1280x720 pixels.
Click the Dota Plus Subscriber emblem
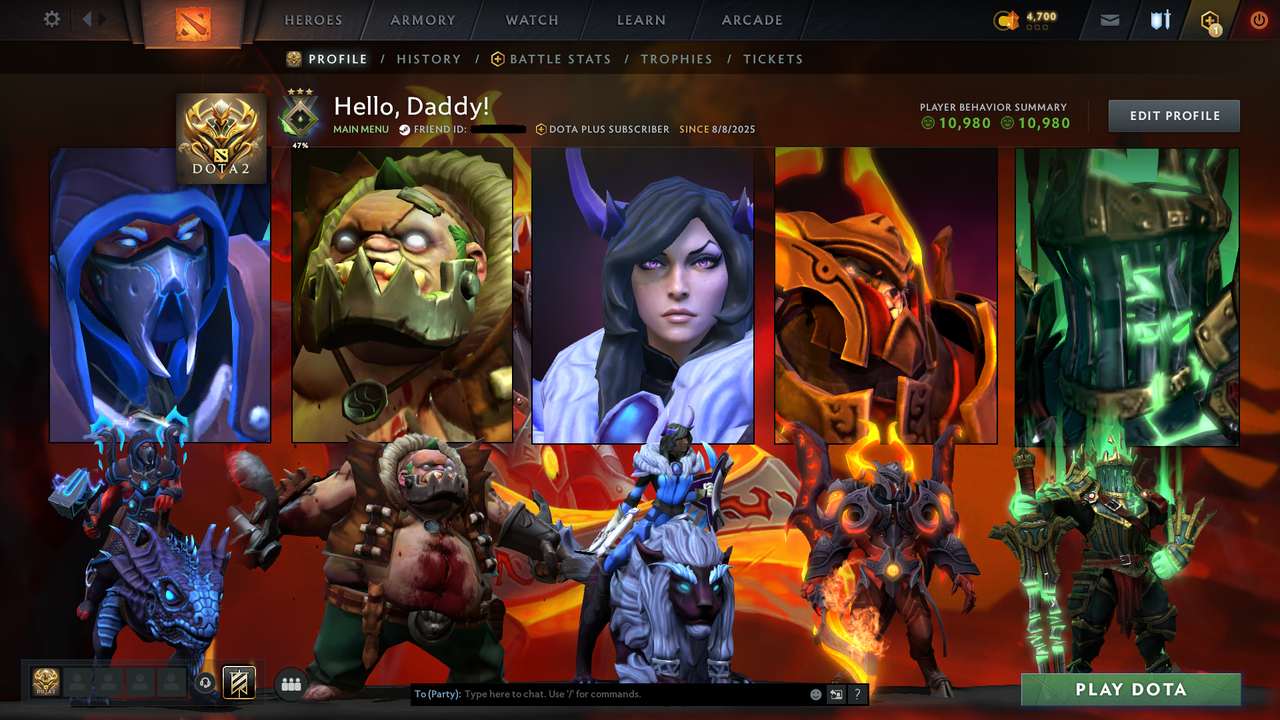pos(541,129)
